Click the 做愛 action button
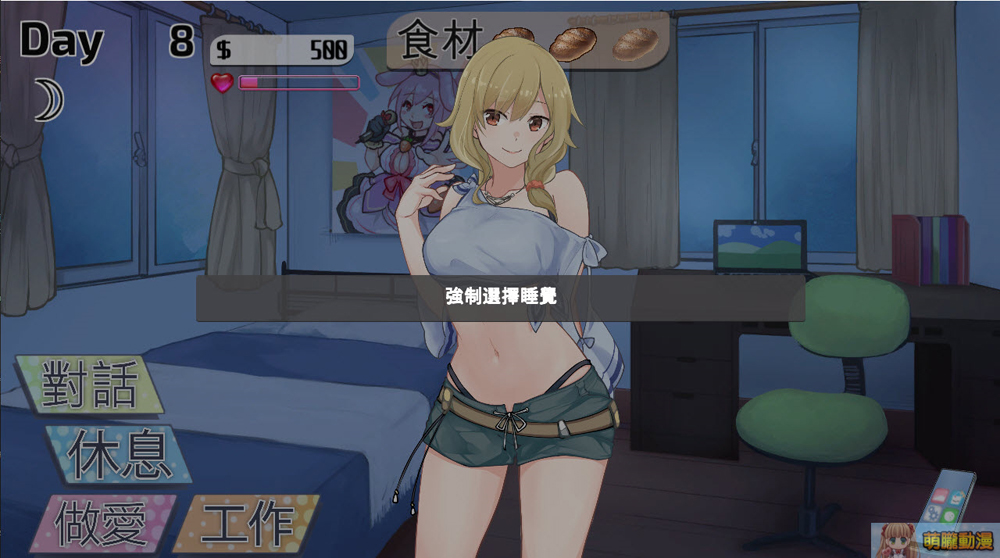Viewport: 1000px width, 558px height. (100, 523)
